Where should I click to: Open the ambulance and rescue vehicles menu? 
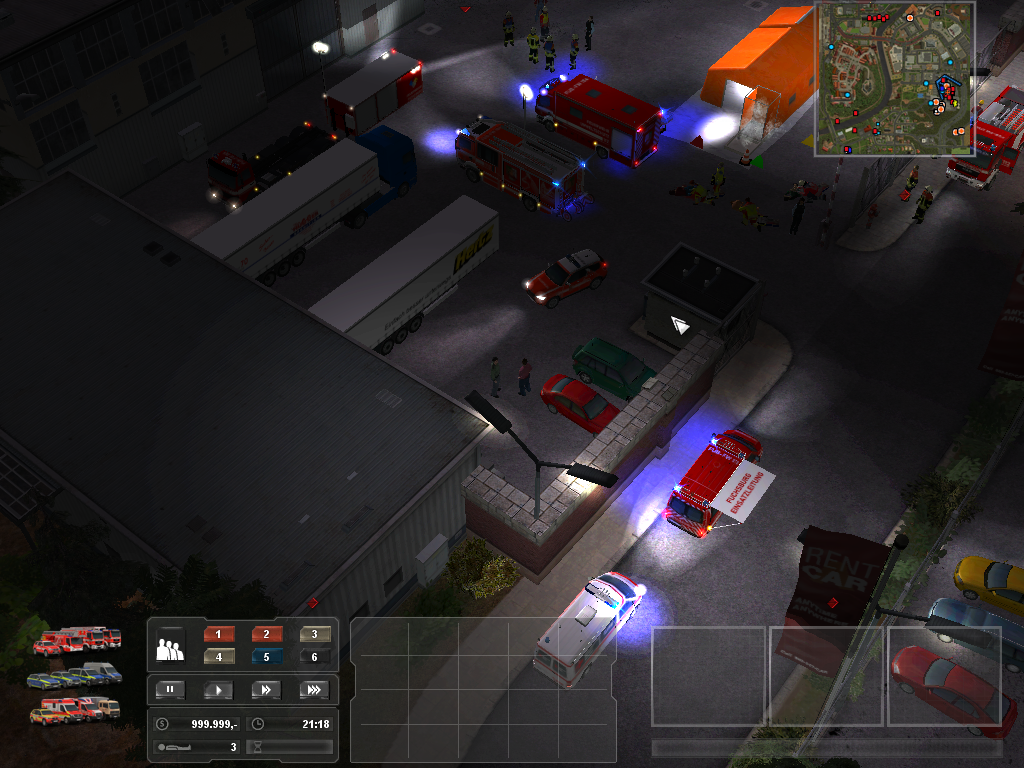(x=75, y=709)
